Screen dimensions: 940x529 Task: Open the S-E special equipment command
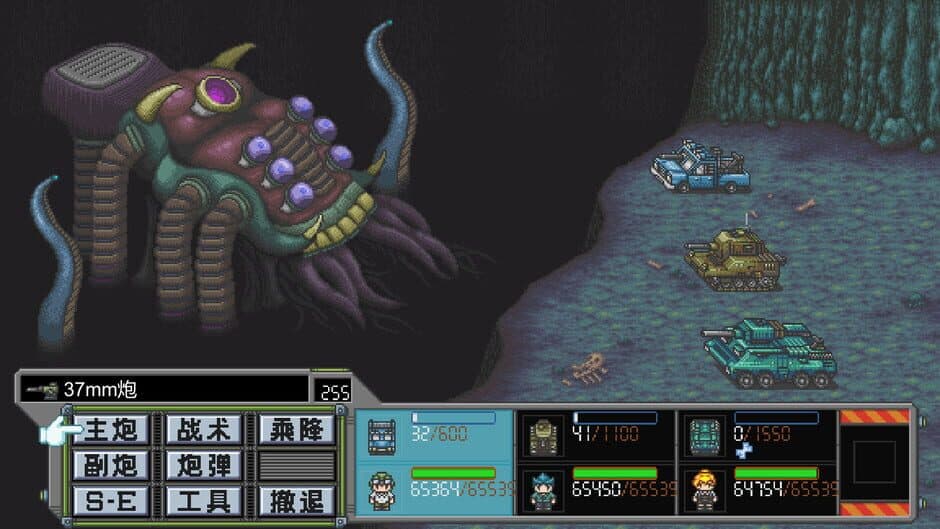[111, 499]
